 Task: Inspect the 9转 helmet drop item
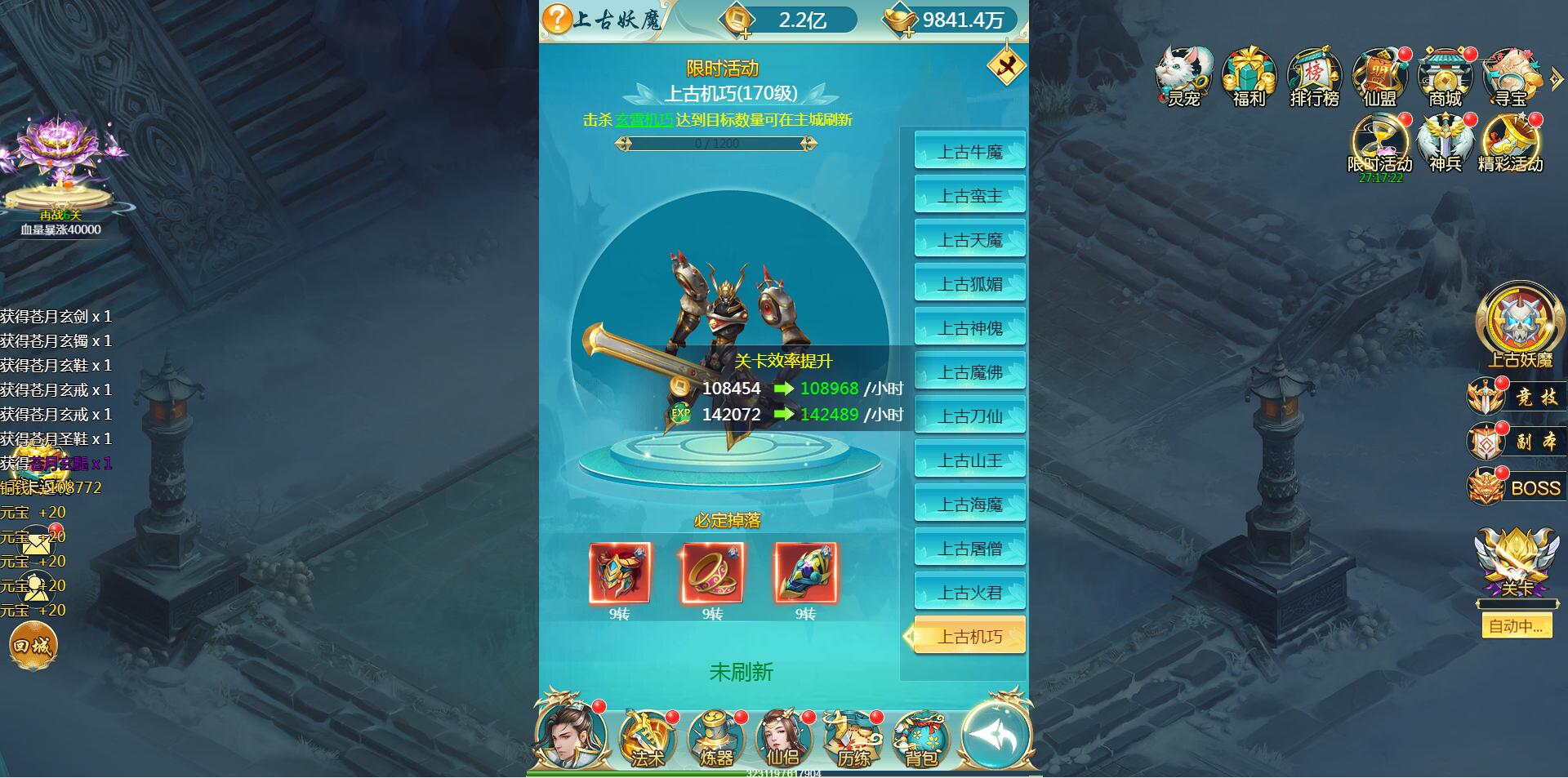pos(620,573)
